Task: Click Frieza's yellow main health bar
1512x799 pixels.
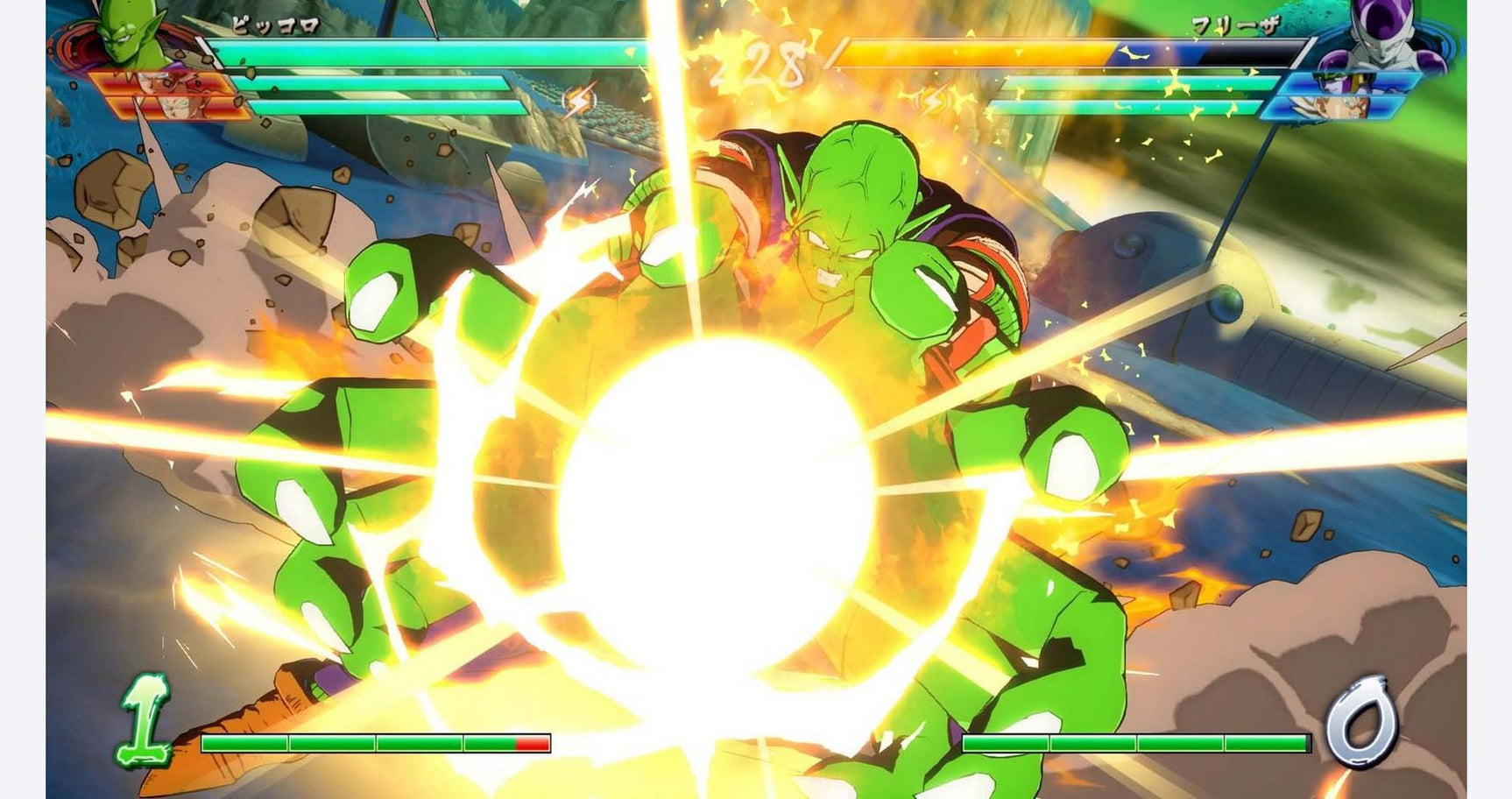Action: click(x=964, y=54)
